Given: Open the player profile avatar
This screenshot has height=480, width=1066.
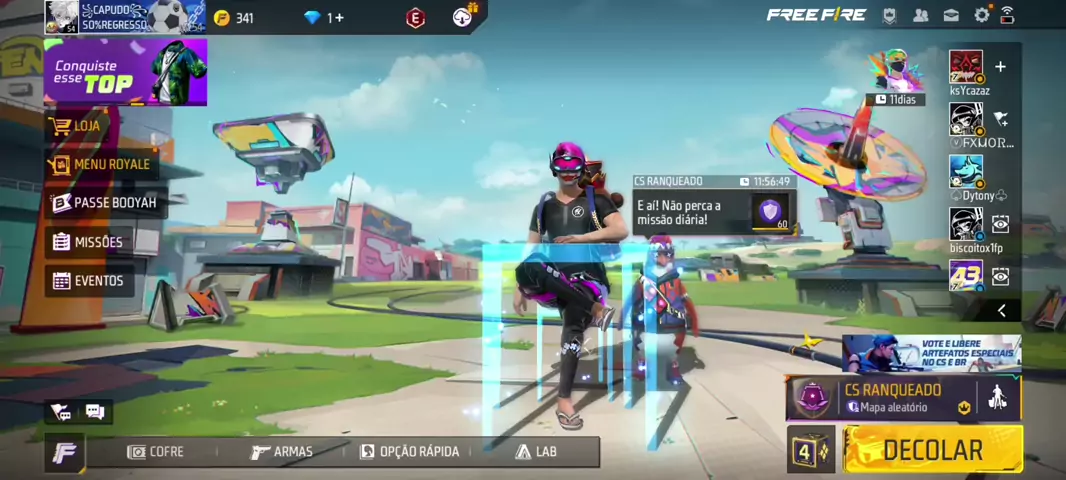Looking at the screenshot, I should point(61,17).
